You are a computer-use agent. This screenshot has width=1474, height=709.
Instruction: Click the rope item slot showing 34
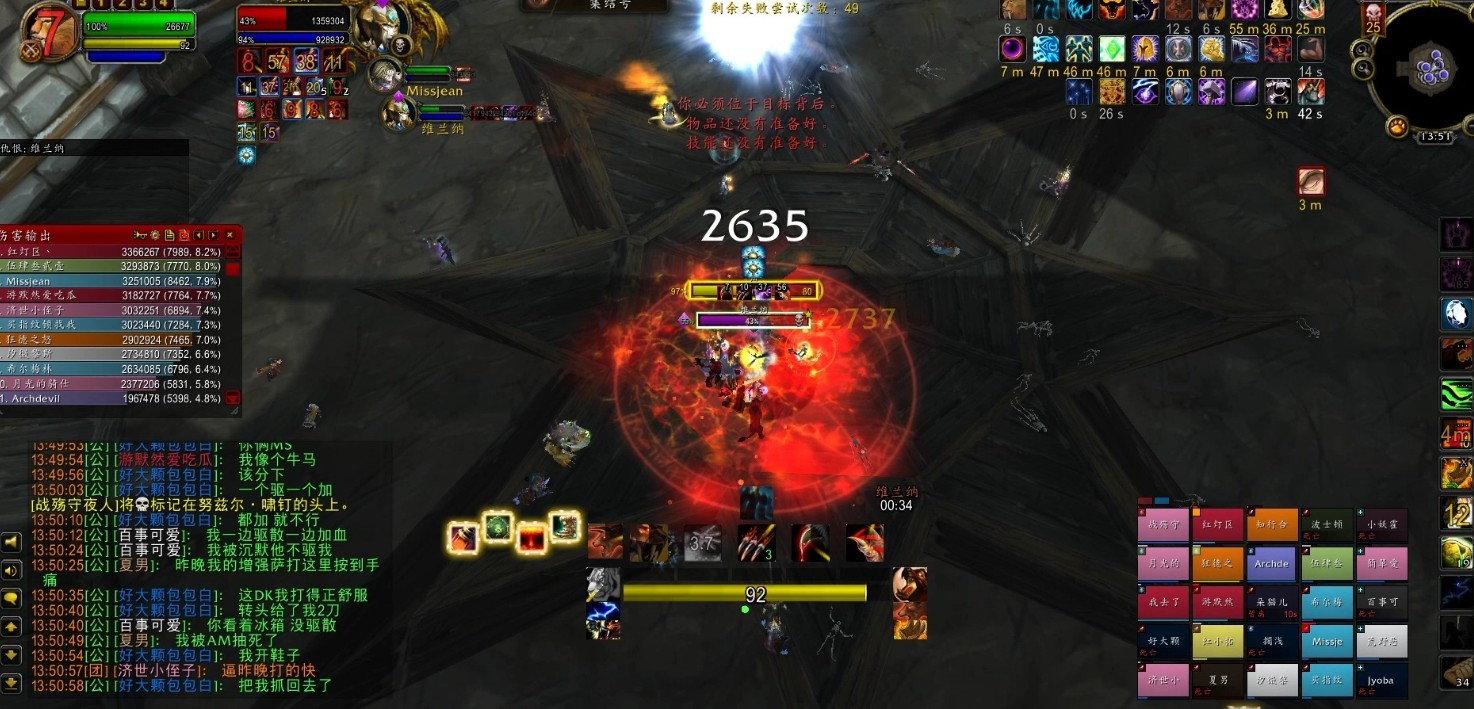pos(1458,673)
